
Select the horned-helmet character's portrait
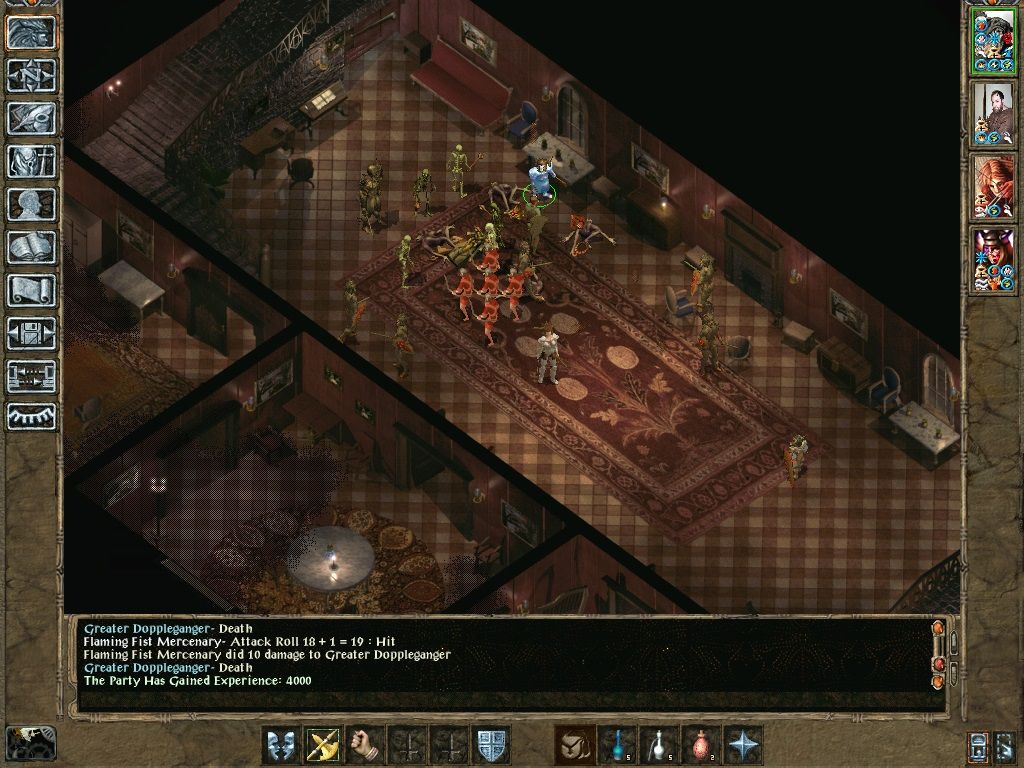tap(993, 260)
